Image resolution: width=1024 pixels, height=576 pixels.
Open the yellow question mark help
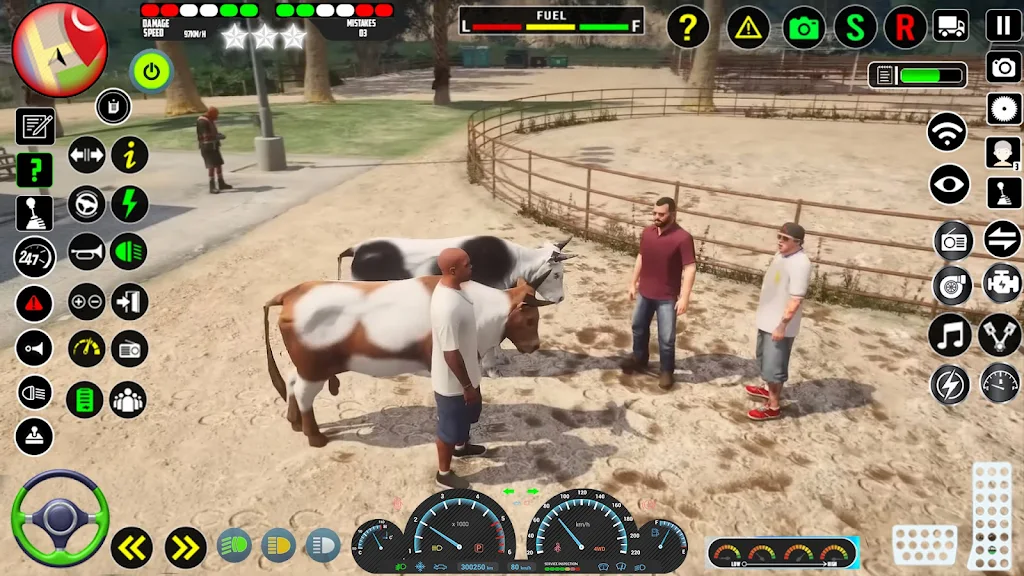687,27
